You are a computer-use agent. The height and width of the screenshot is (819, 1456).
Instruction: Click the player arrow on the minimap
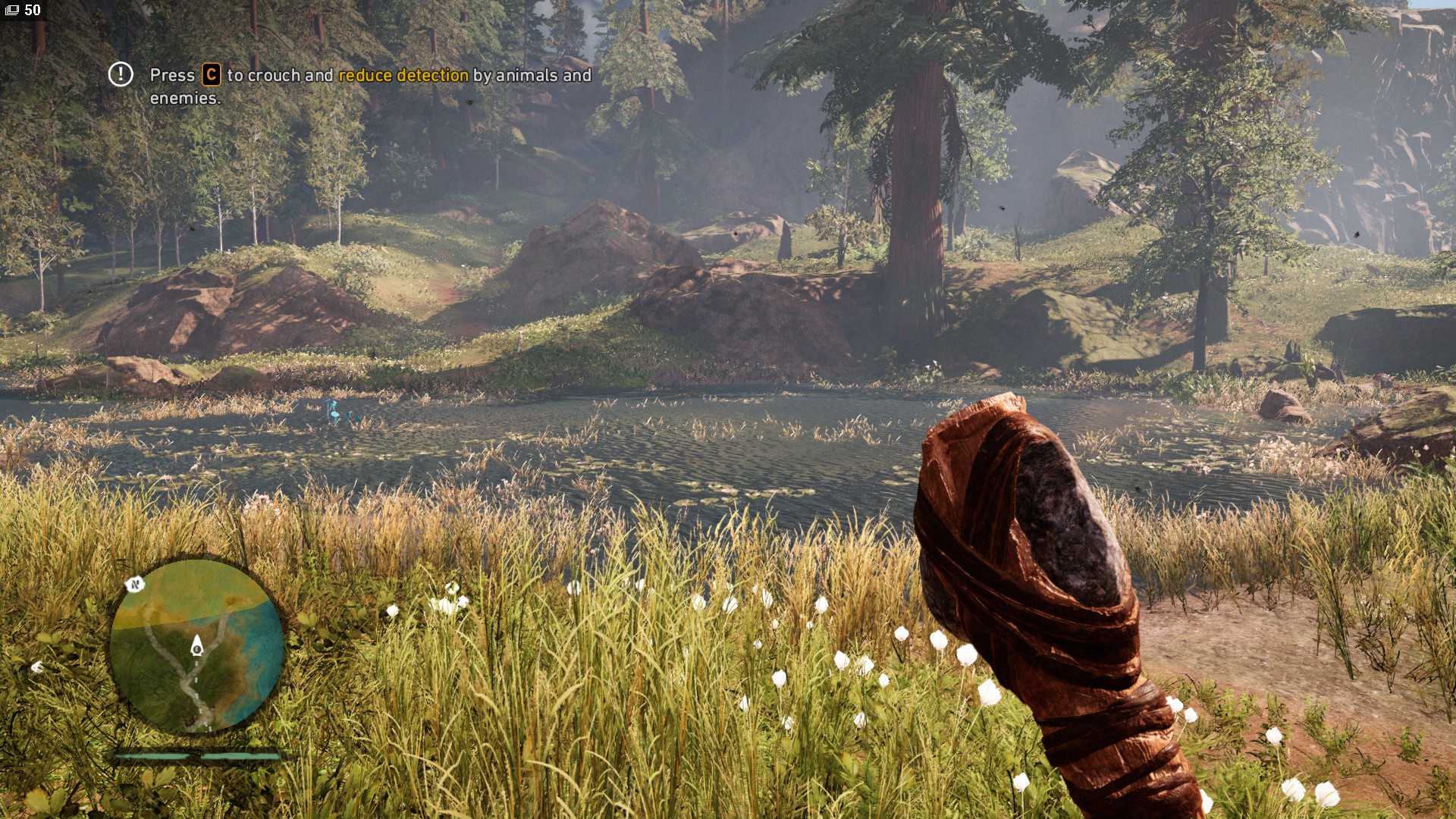click(x=197, y=645)
